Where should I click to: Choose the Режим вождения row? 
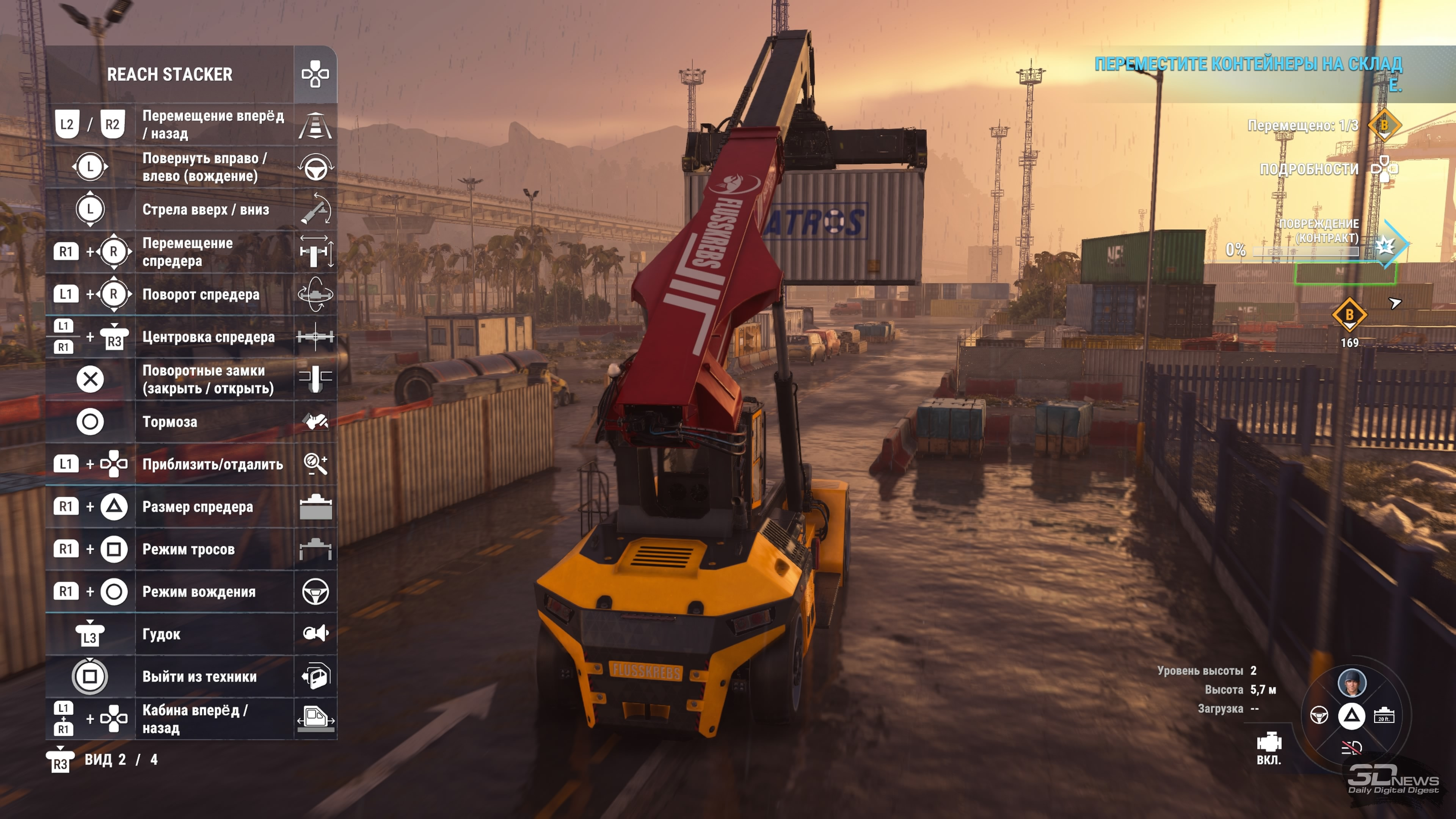coord(198,592)
